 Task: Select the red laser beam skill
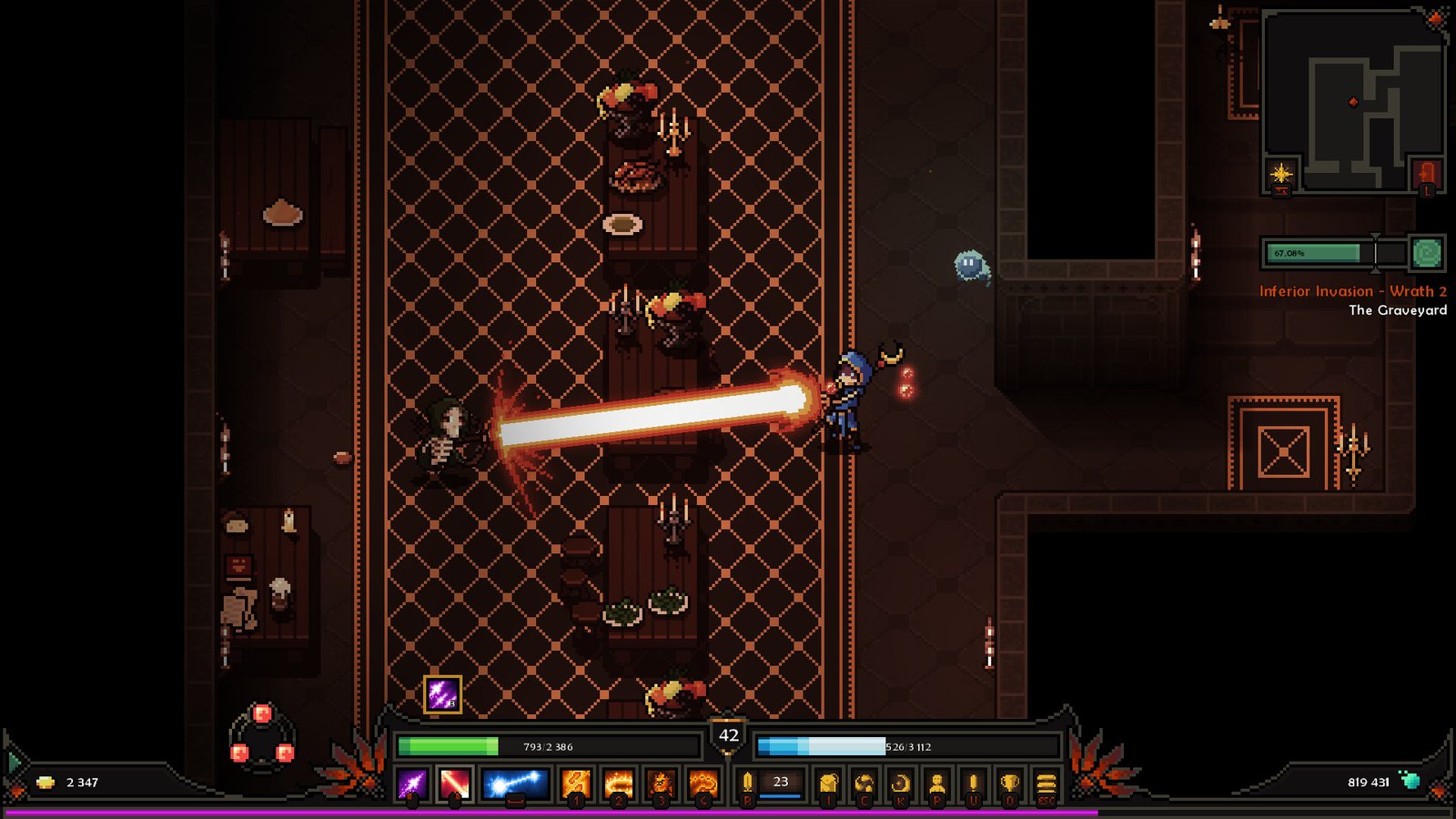point(454,783)
